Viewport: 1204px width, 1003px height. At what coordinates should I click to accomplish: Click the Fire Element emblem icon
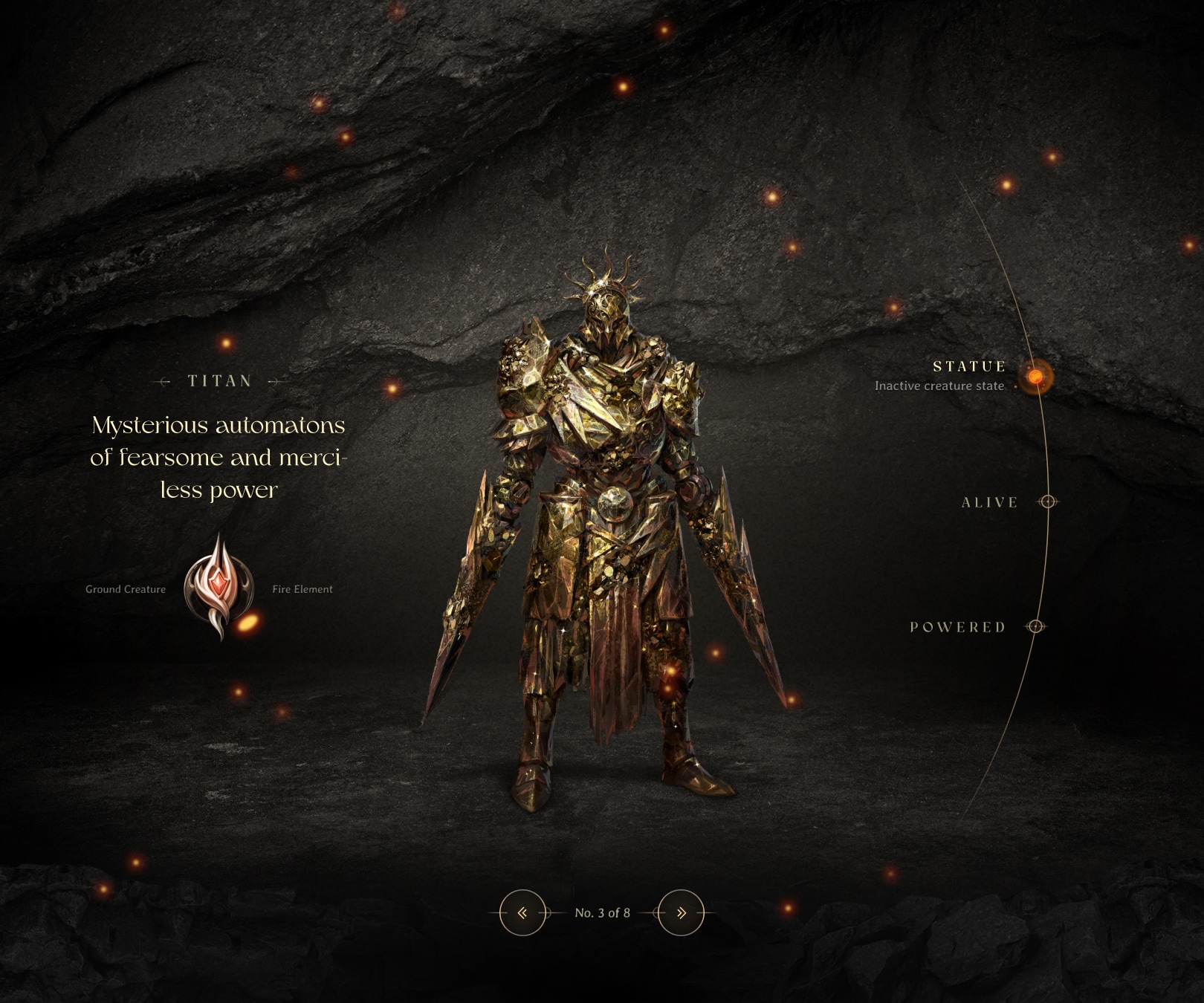tap(219, 587)
